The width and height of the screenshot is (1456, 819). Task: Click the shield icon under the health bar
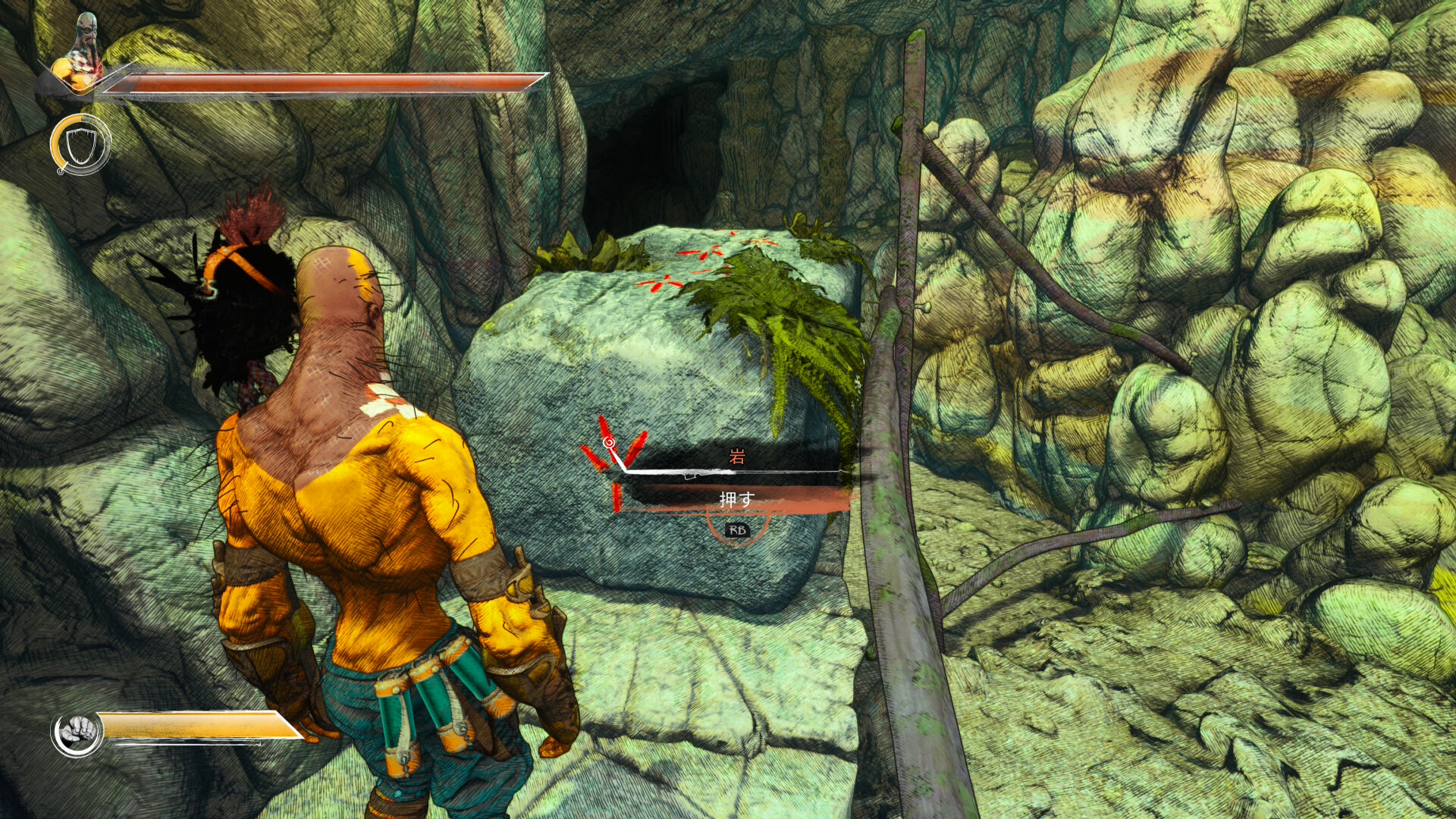pyautogui.click(x=80, y=145)
